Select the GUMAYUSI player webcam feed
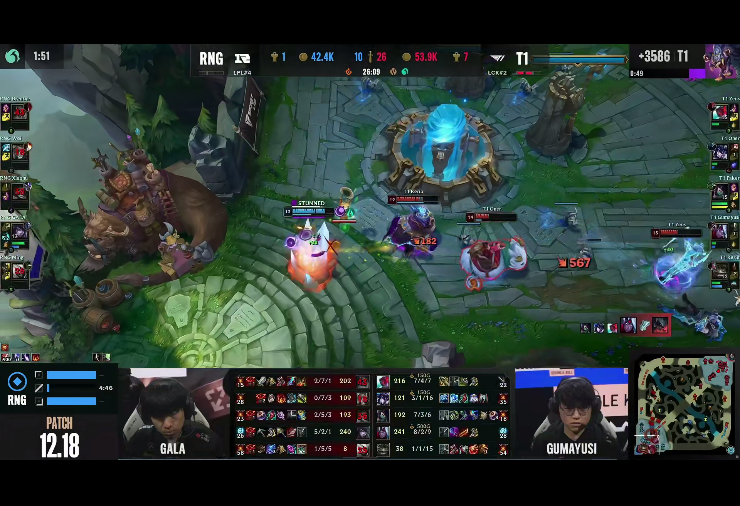 click(571, 411)
